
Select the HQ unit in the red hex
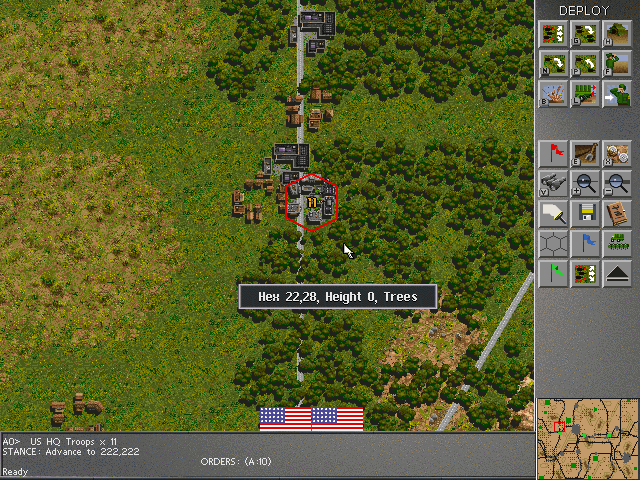click(x=312, y=203)
